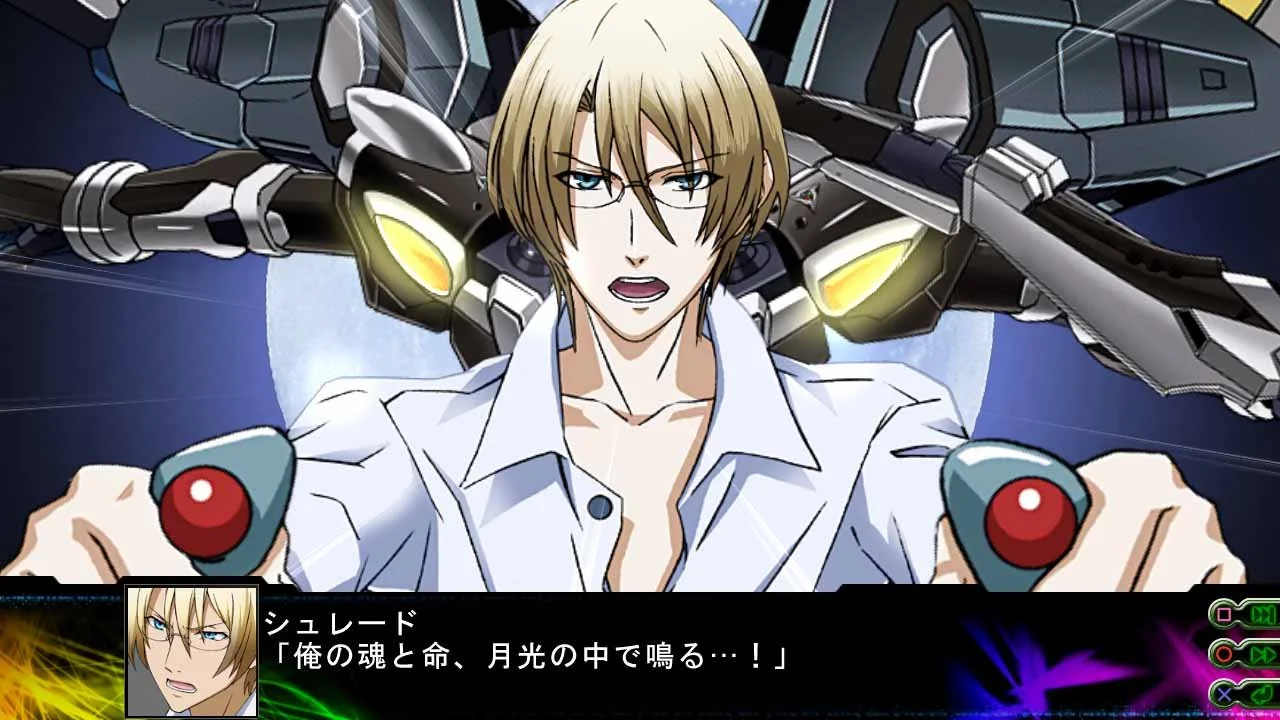
Task: Click the skip-to-end arrow icon
Action: click(1262, 613)
